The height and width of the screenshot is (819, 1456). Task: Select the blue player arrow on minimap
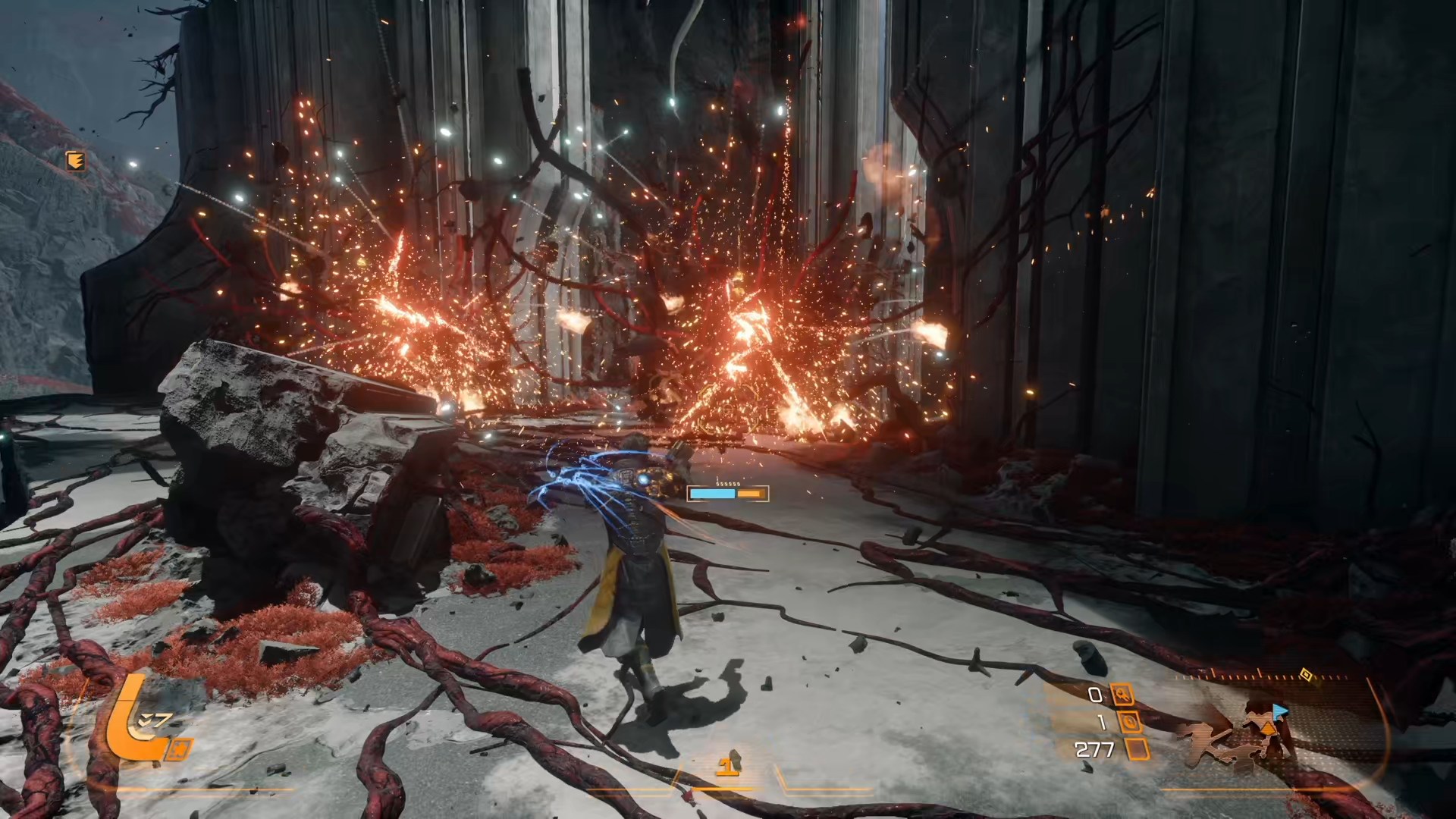(1280, 711)
